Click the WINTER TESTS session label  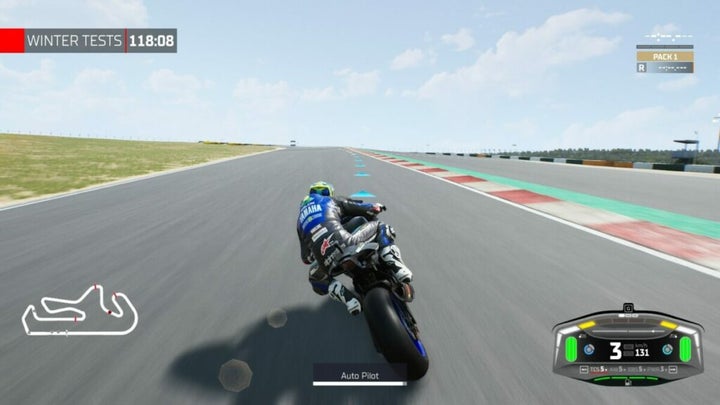tap(74, 41)
